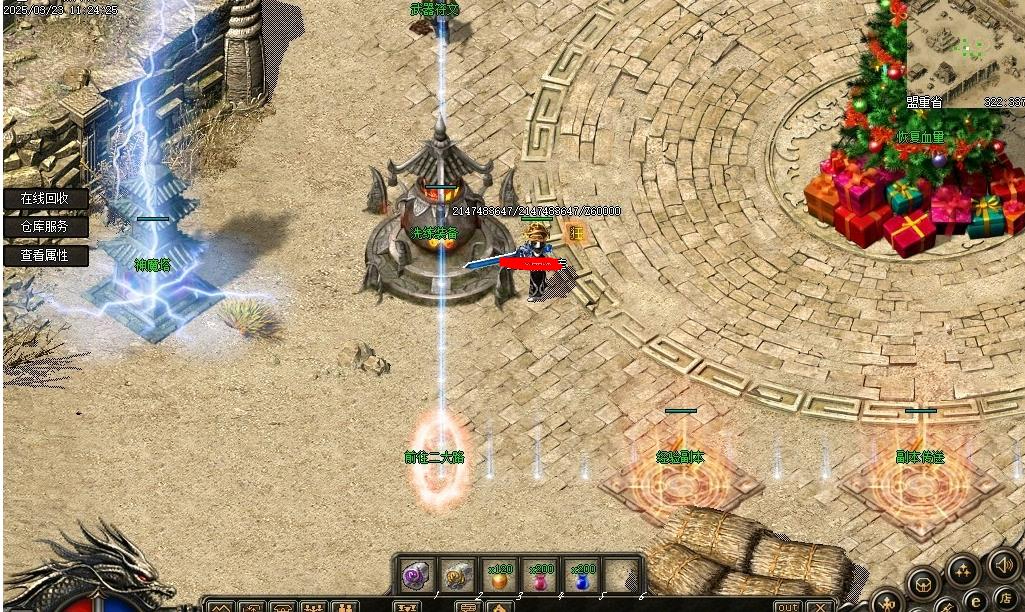This screenshot has height=612, width=1025.
Task: Select the golden swirl scroll hotbar slot
Action: pyautogui.click(x=458, y=575)
